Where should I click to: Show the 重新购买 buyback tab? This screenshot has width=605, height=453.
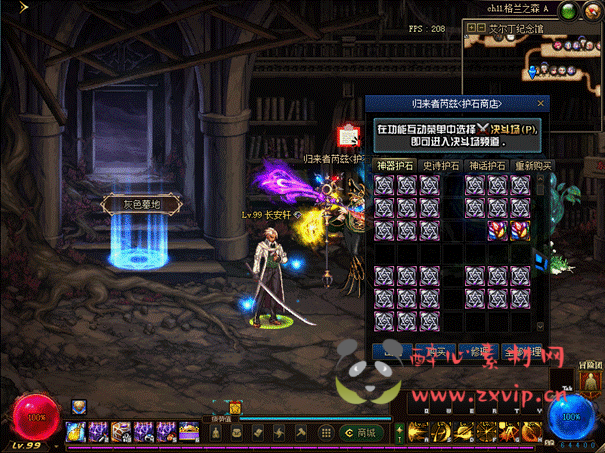coord(533,165)
